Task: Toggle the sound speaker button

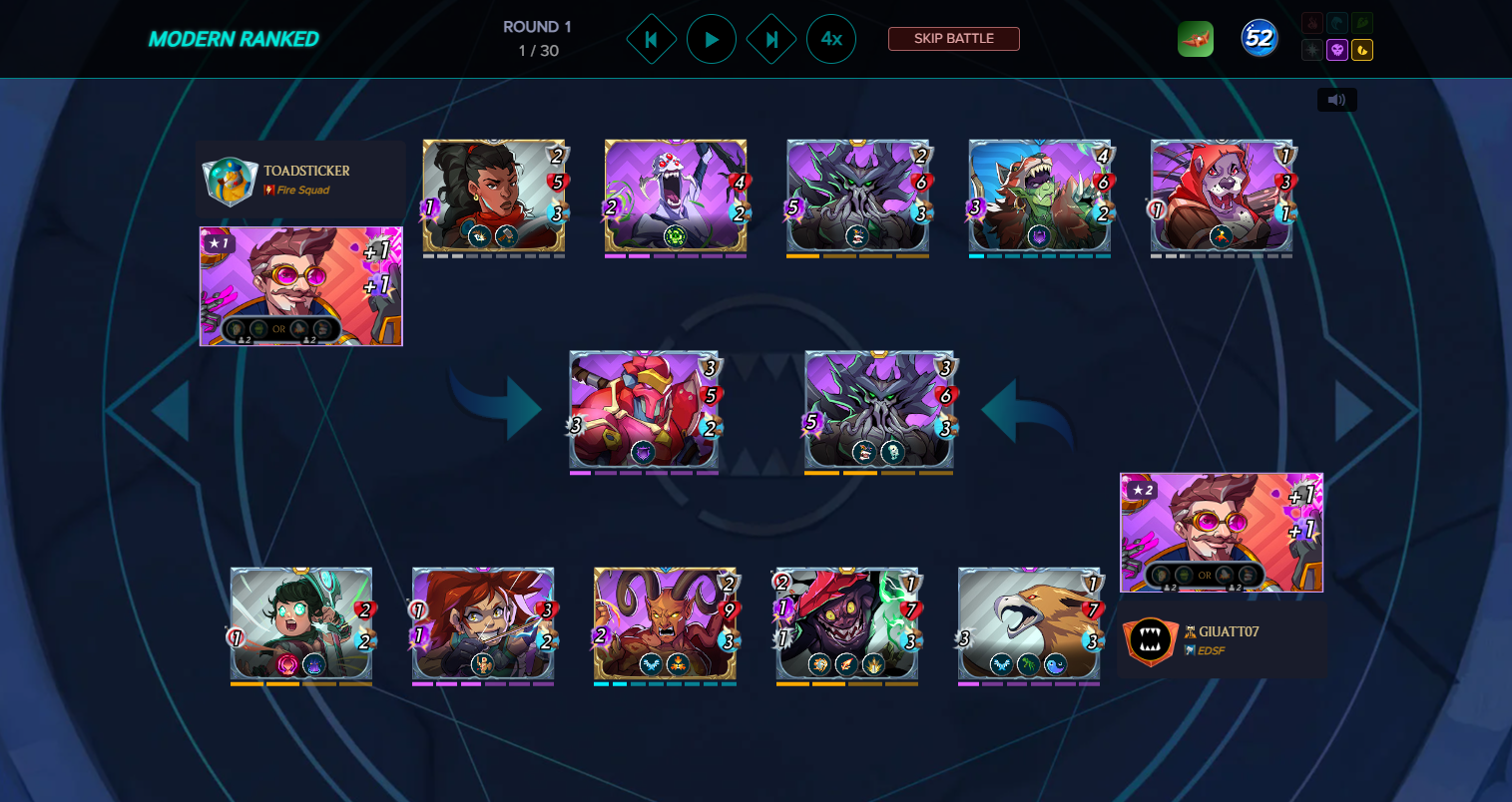Action: (x=1336, y=100)
